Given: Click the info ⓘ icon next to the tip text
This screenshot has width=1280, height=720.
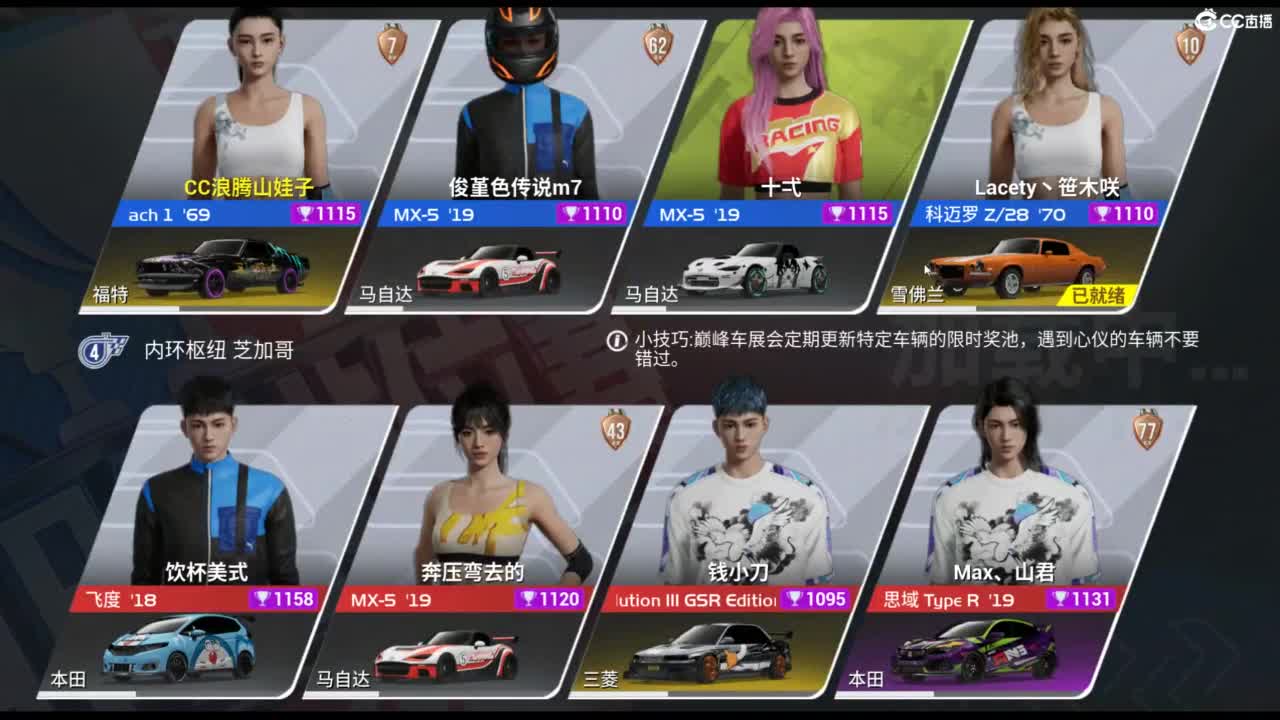Looking at the screenshot, I should (x=617, y=339).
